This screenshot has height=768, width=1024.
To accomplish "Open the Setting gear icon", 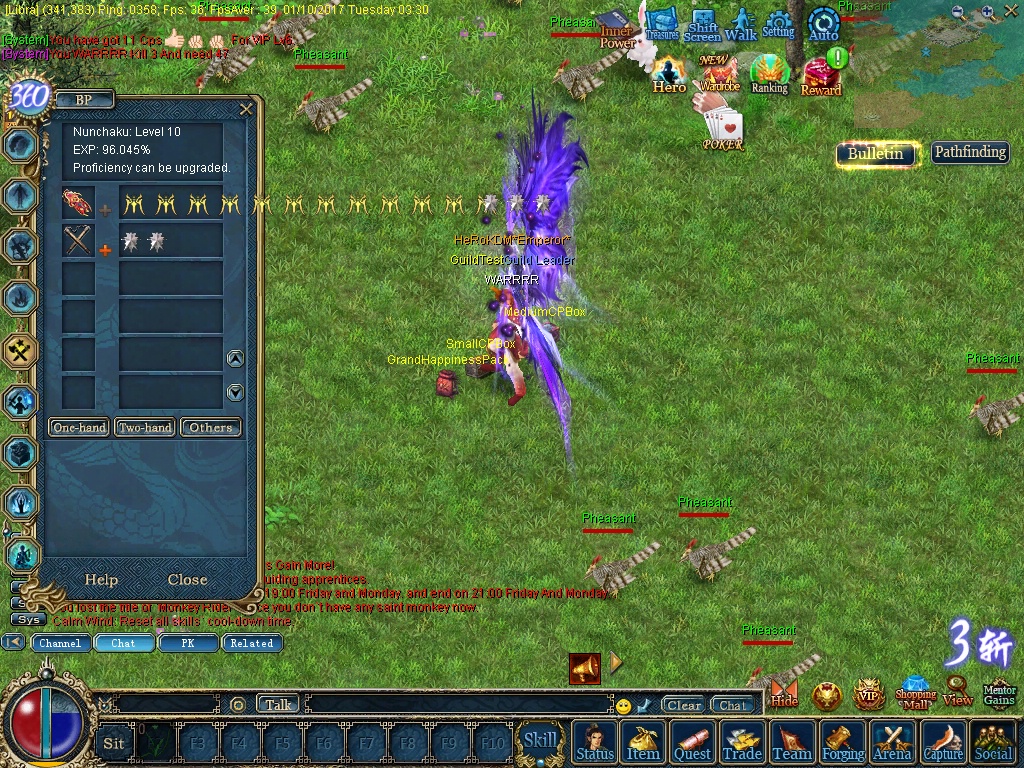I will click(x=778, y=23).
